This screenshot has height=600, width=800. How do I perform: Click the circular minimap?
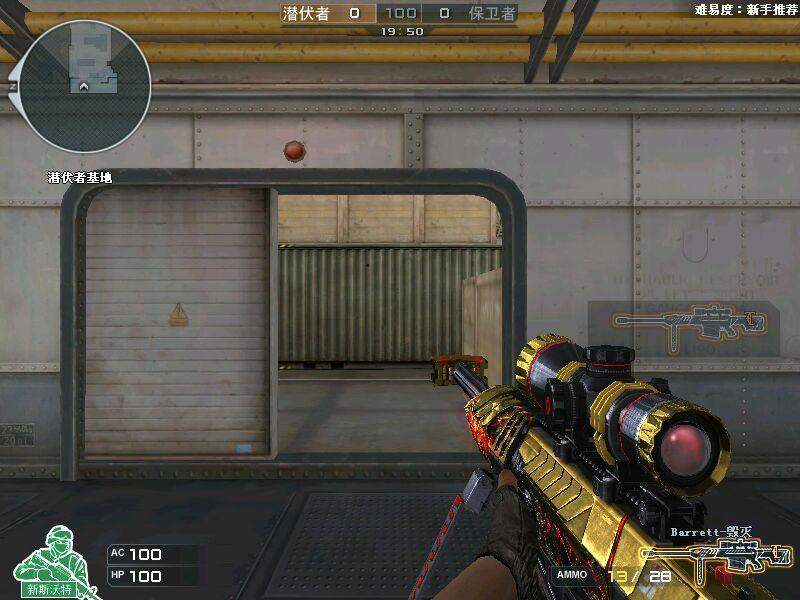[x=85, y=87]
